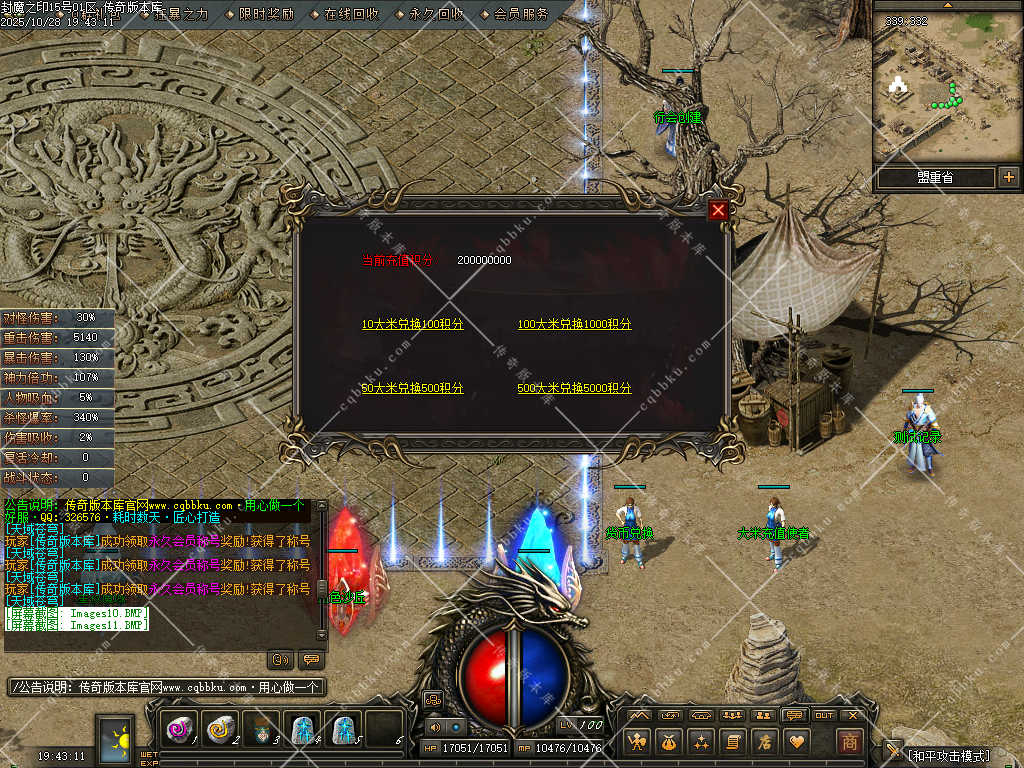
Task: Click the OUT button on the bottom bar
Action: point(824,715)
